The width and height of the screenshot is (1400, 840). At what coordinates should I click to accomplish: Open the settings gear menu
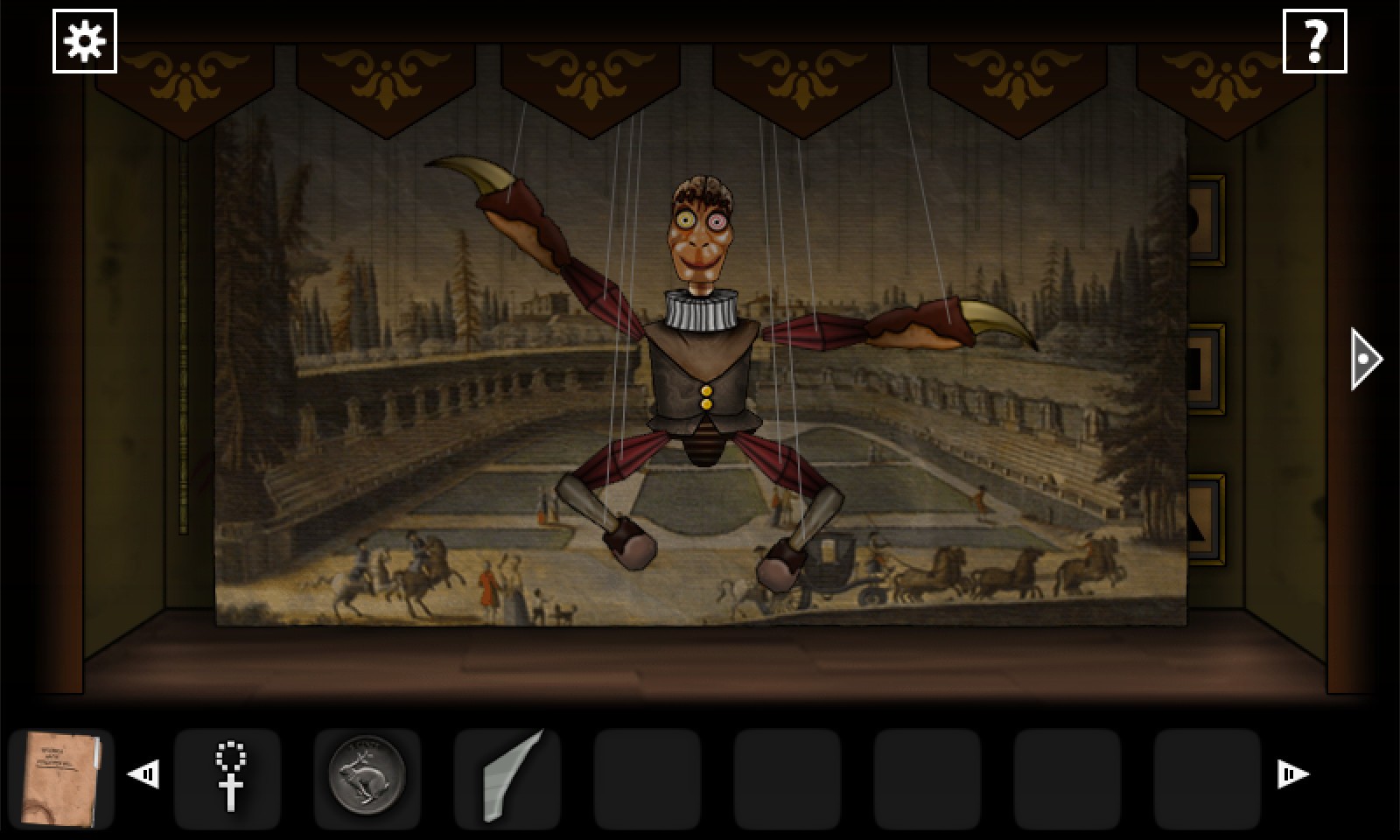pyautogui.click(x=85, y=41)
